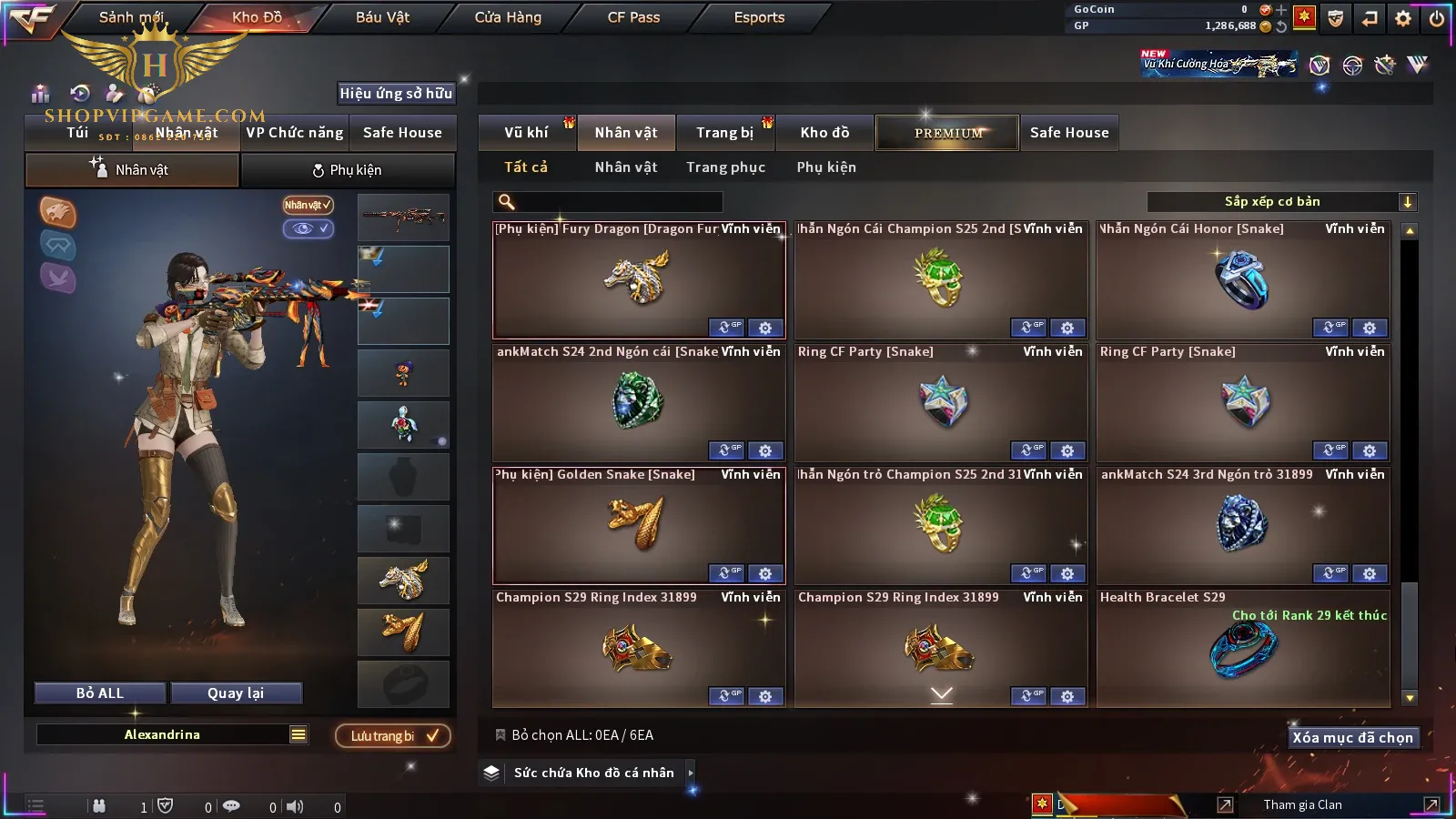This screenshot has height=819, width=1456.
Task: Filter by Tất cả items
Action: [526, 167]
